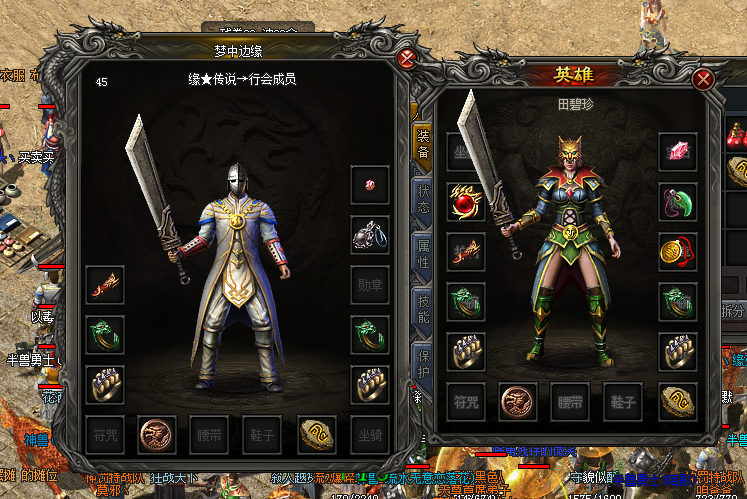Switch to the 装备 equipment tab
This screenshot has width=747, height=499.
click(x=422, y=144)
